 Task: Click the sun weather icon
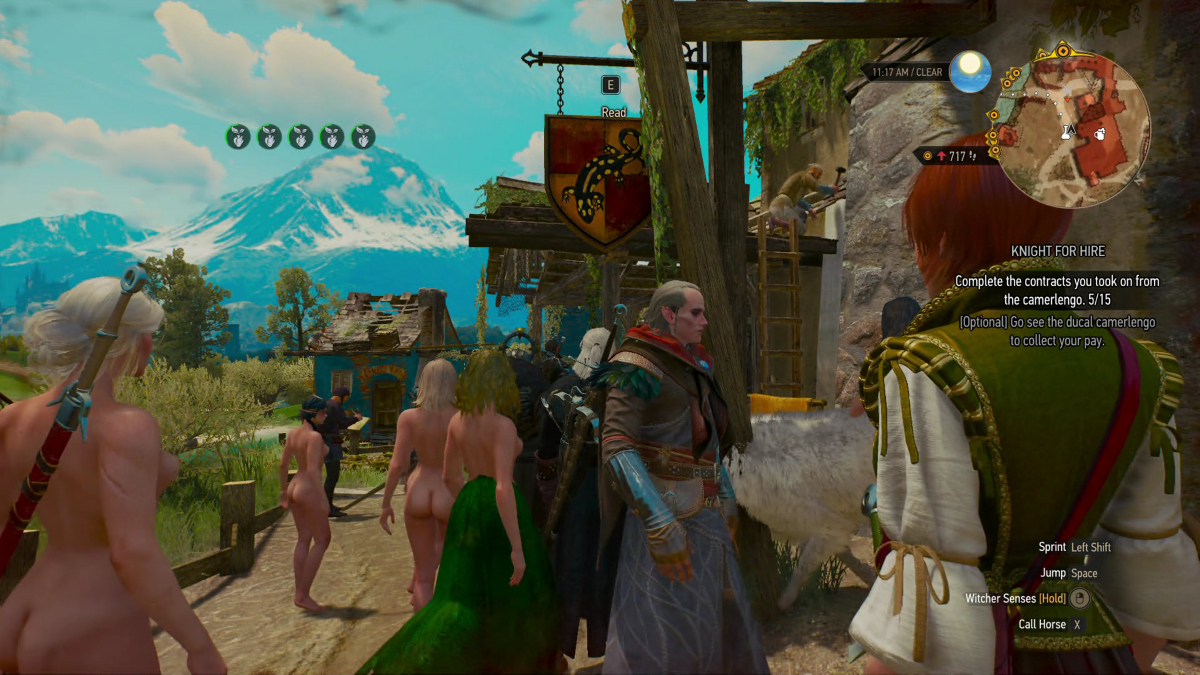pos(970,72)
